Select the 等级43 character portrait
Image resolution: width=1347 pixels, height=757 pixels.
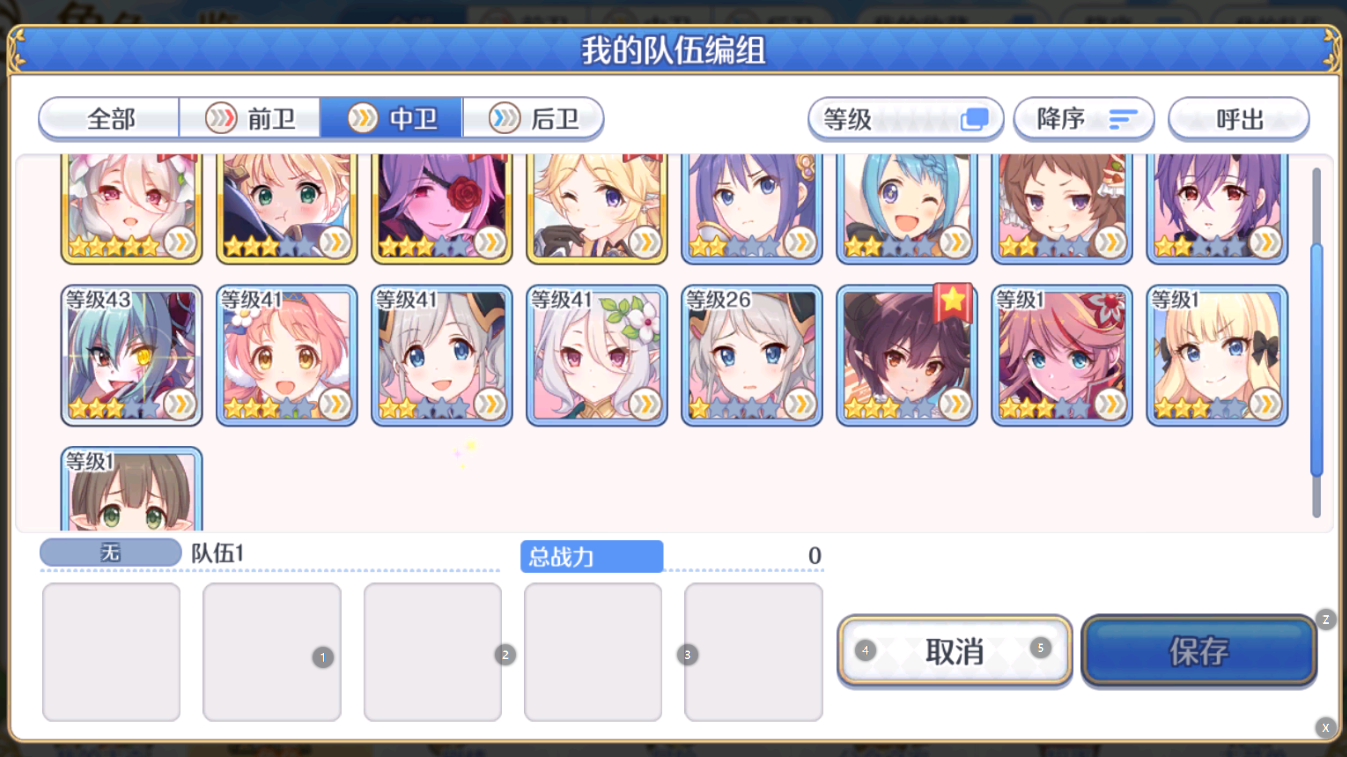(x=131, y=355)
